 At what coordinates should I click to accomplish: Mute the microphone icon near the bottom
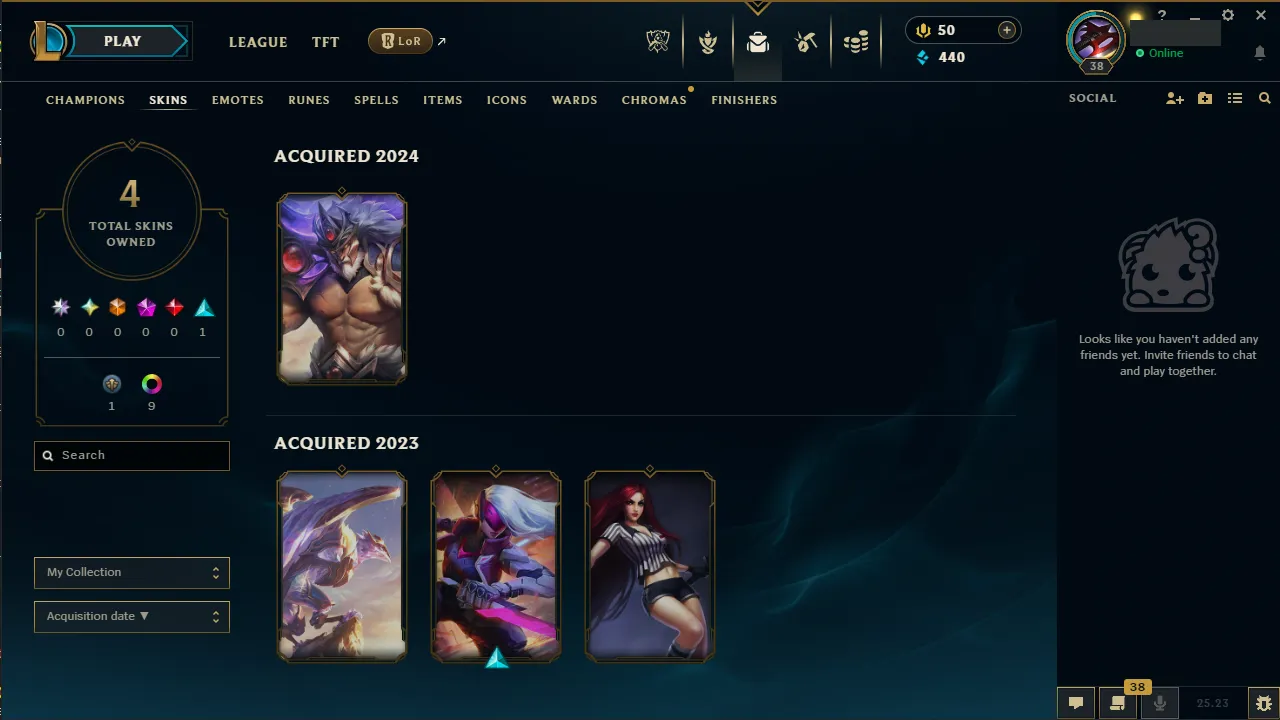point(1159,702)
